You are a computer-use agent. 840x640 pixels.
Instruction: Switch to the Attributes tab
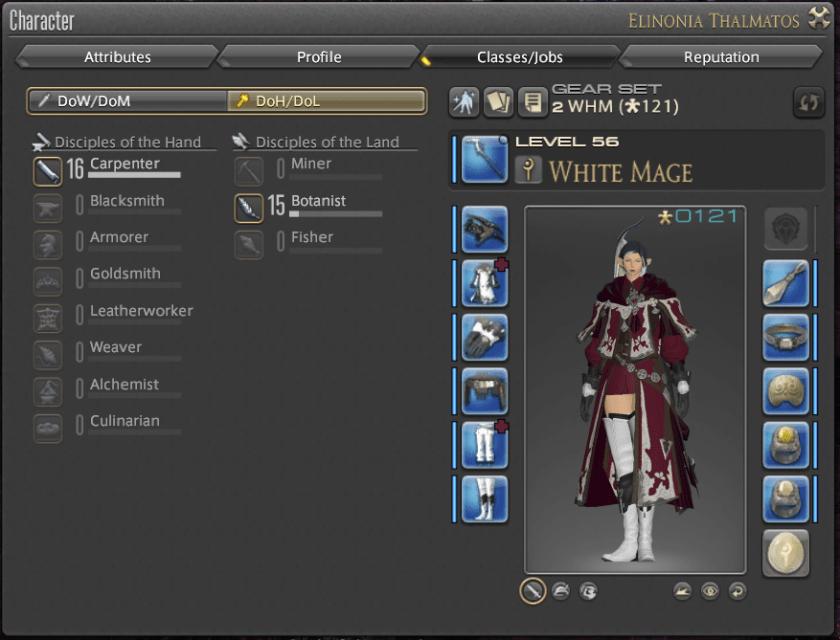click(x=117, y=57)
